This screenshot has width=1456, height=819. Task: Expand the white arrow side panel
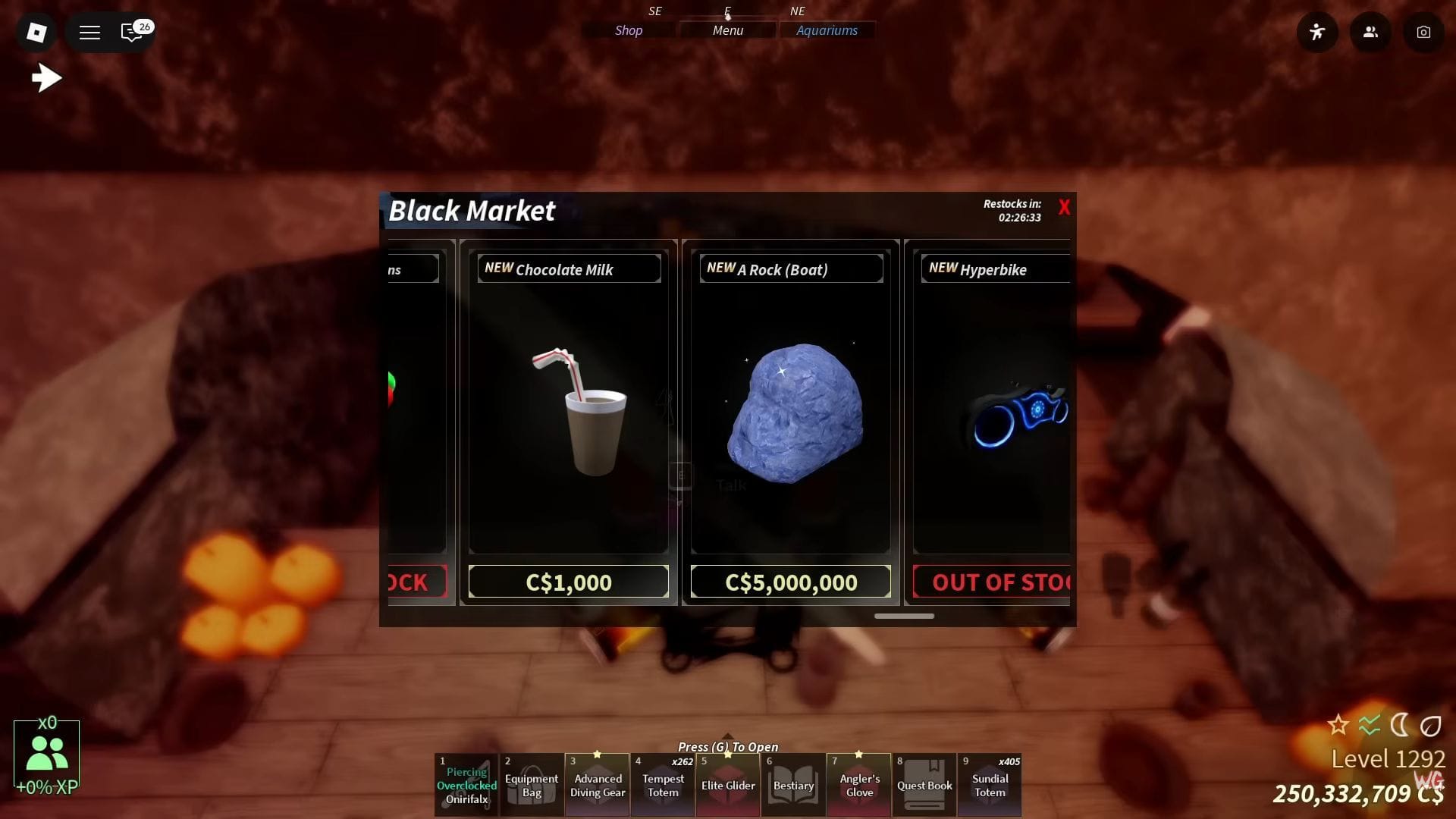click(x=47, y=77)
